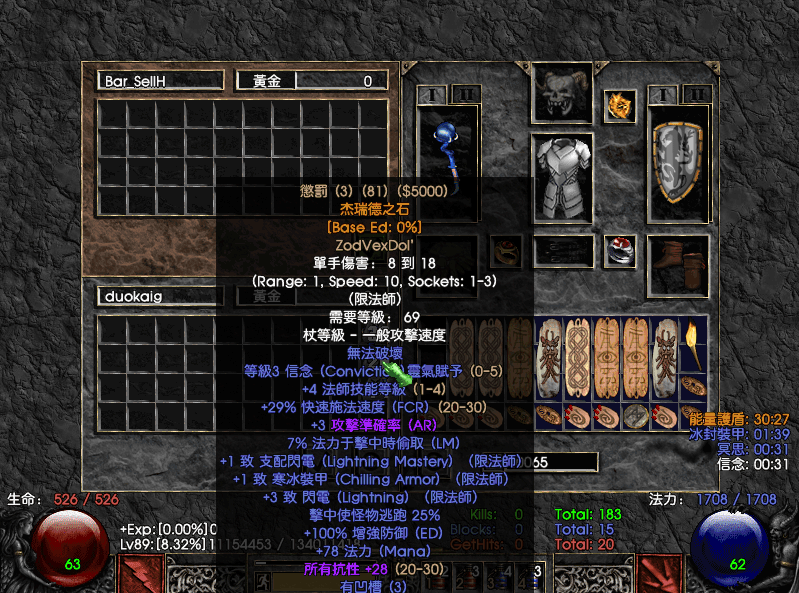Click the Bar_SellH player name field
Viewport: 799px width, 593px height.
pyautogui.click(x=160, y=81)
